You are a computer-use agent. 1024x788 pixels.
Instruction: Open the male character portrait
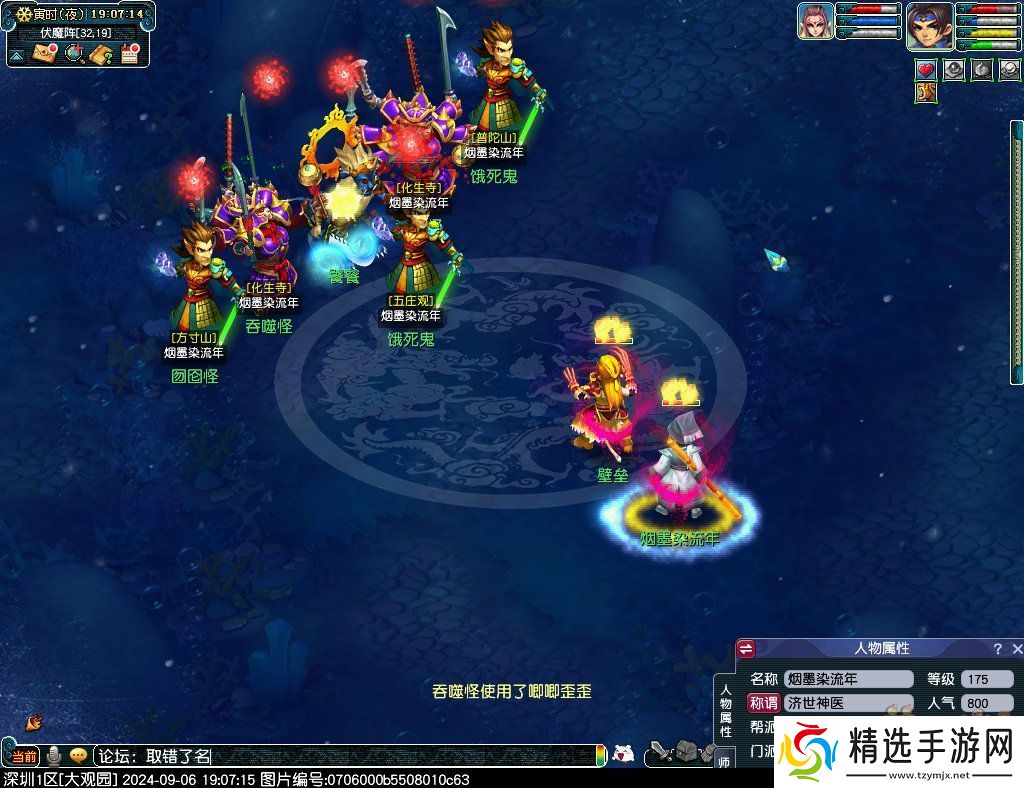[930, 26]
